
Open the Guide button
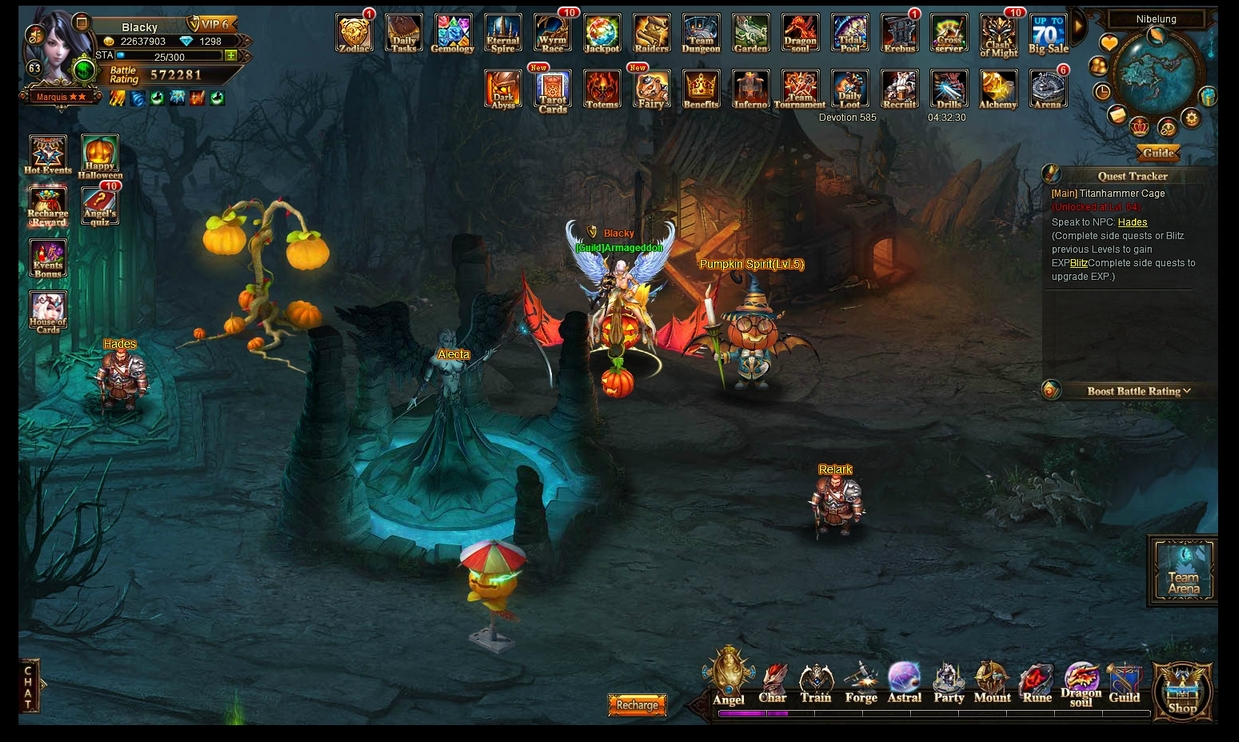(x=1158, y=153)
